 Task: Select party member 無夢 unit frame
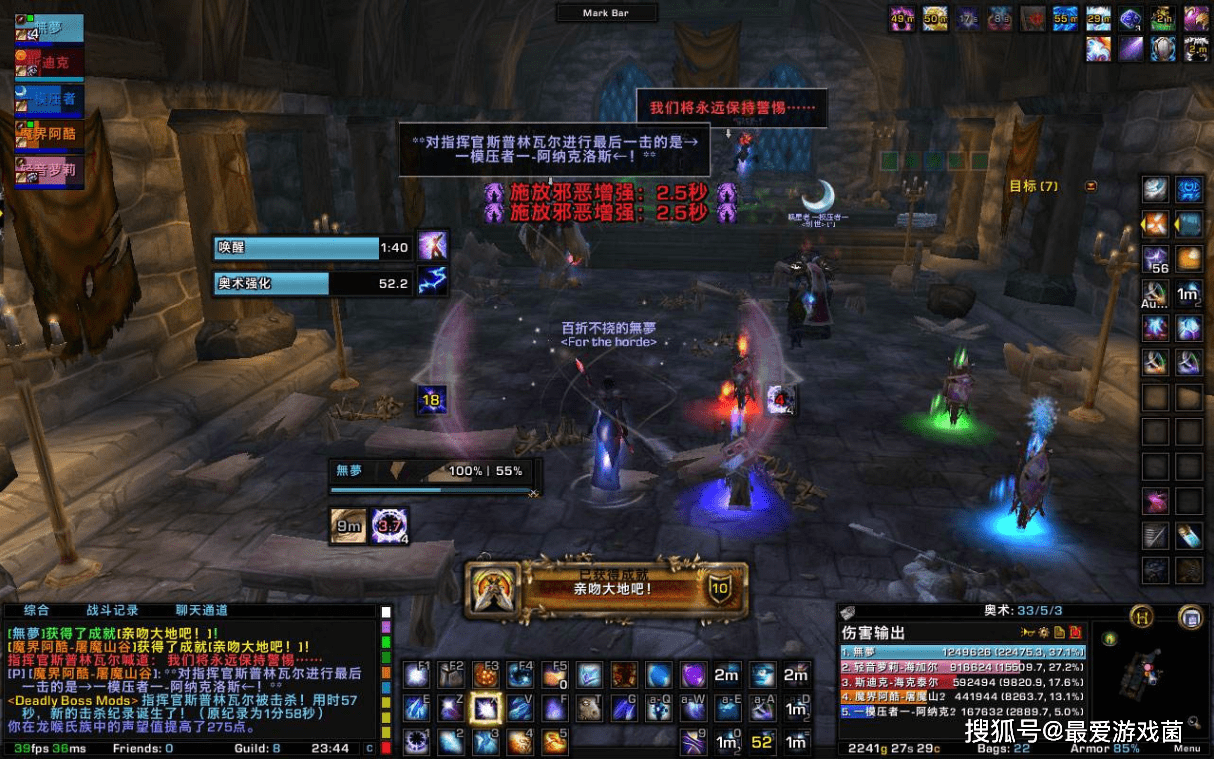[49, 29]
